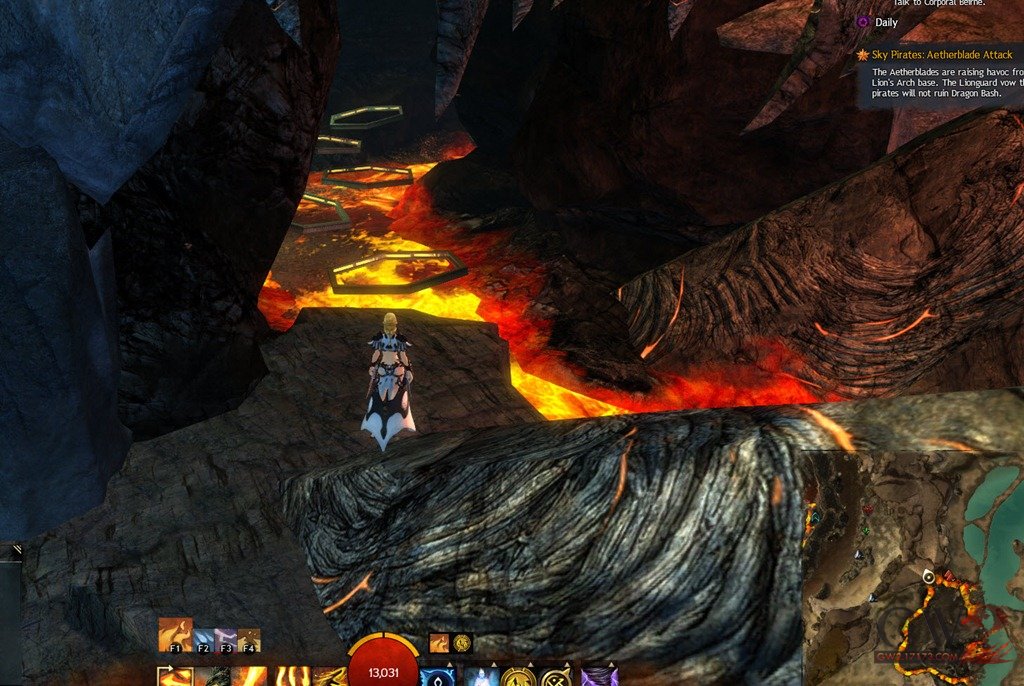Viewport: 1024px width, 686px height.
Task: Use the blue healing skill slot
Action: [x=436, y=677]
